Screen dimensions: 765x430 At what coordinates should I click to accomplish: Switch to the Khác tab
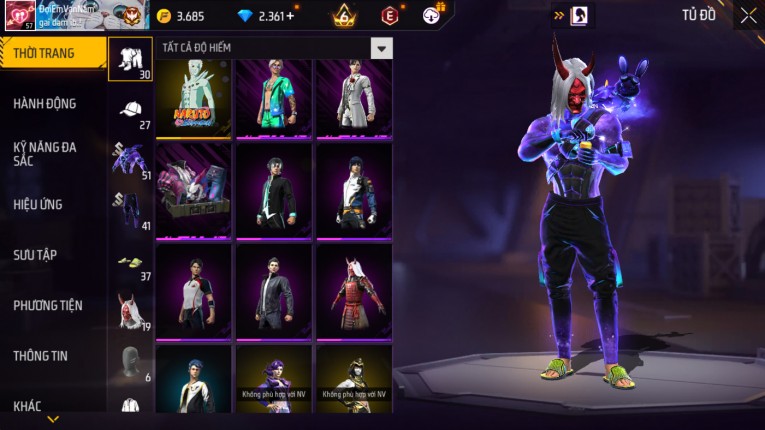pyautogui.click(x=28, y=405)
